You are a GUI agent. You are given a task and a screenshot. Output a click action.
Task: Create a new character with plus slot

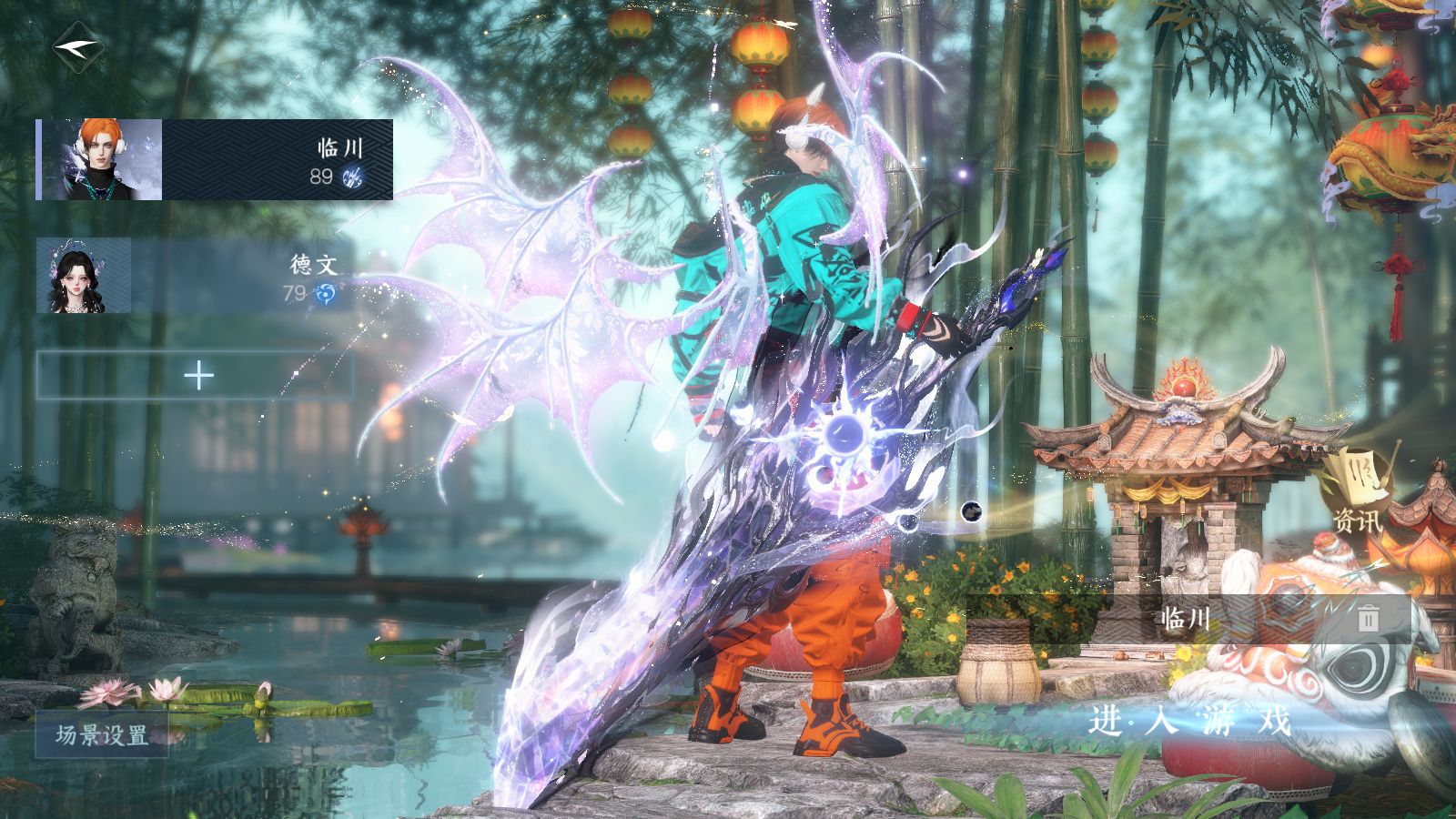(x=197, y=376)
